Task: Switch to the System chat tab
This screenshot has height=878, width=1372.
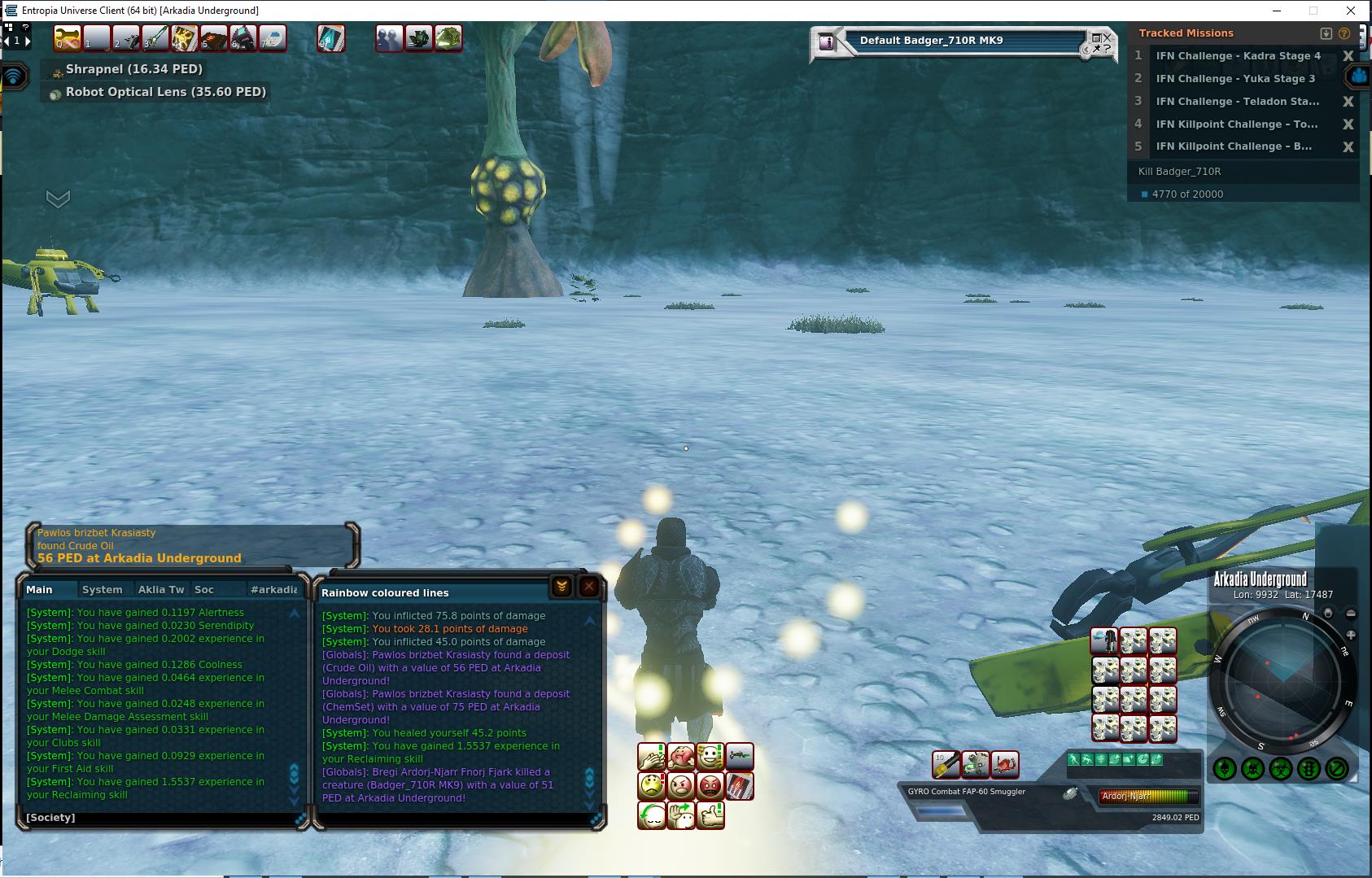Action: pos(102,589)
